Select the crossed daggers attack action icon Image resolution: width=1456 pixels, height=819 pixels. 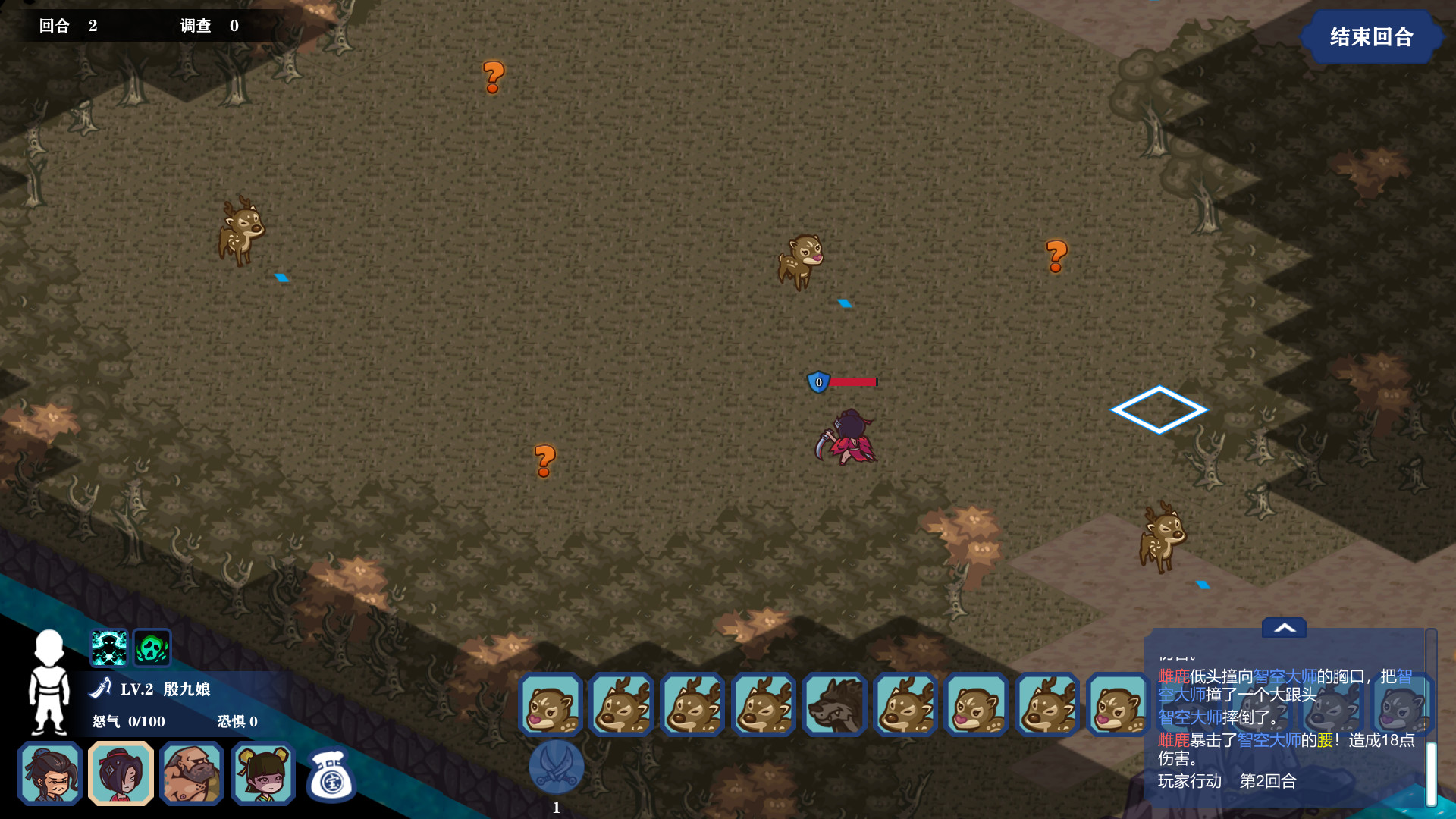pos(556,768)
